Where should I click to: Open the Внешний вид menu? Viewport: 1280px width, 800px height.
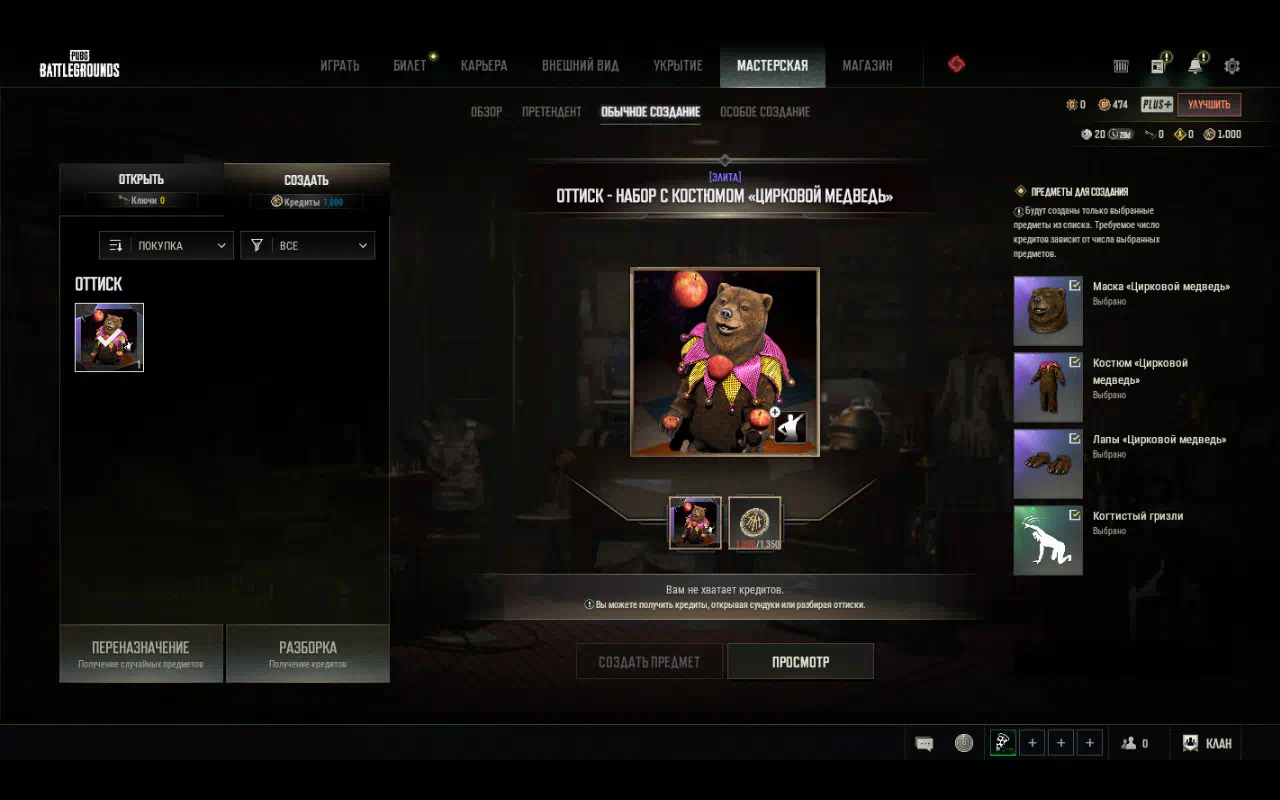(580, 66)
